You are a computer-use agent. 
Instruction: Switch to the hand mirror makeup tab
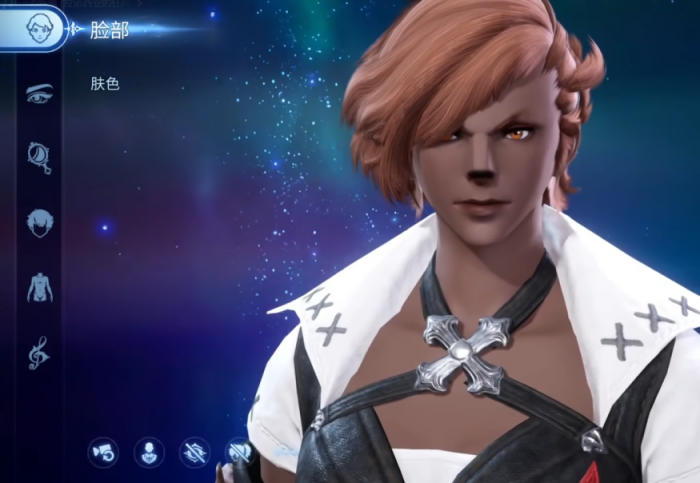[40, 156]
